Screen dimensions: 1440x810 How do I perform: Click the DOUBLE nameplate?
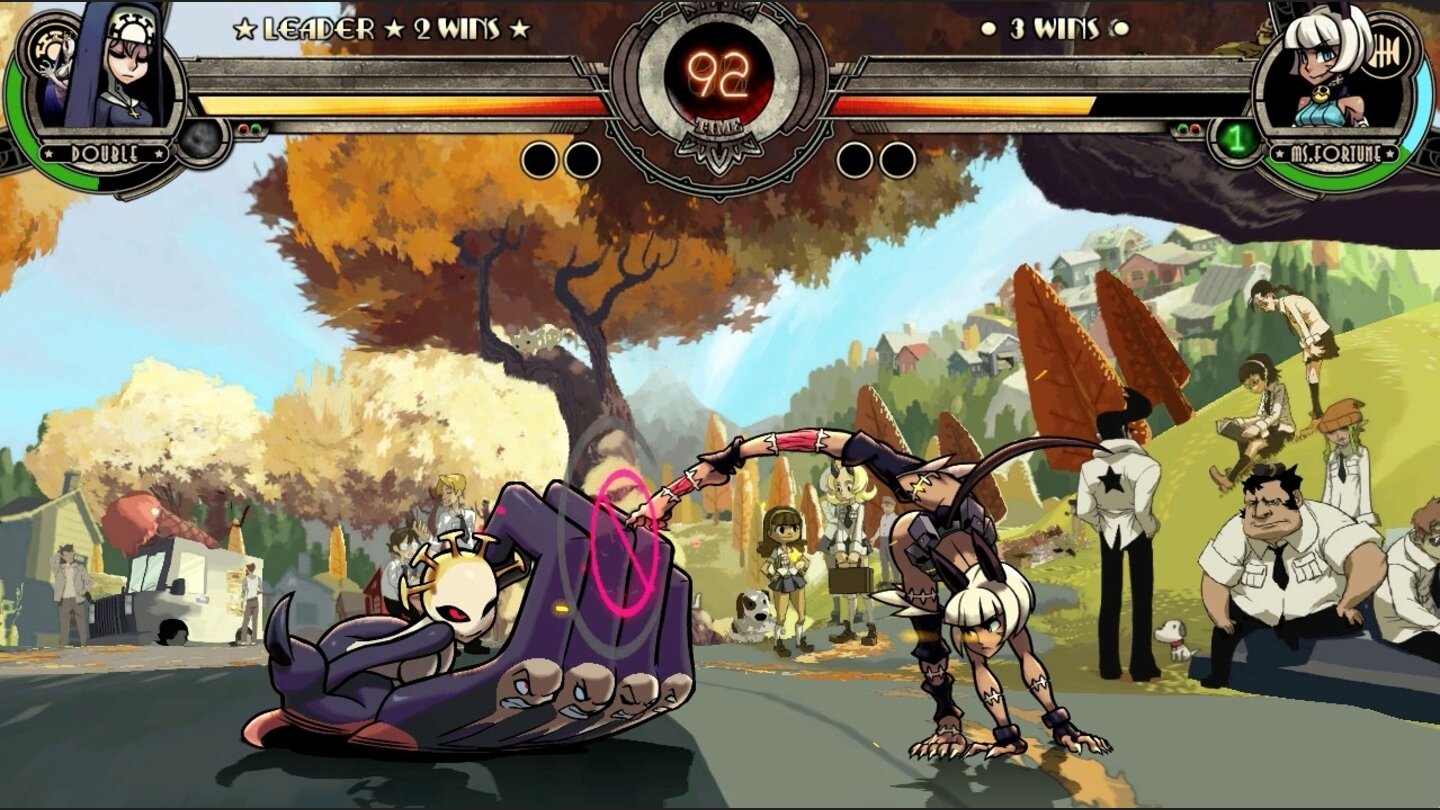click(102, 152)
